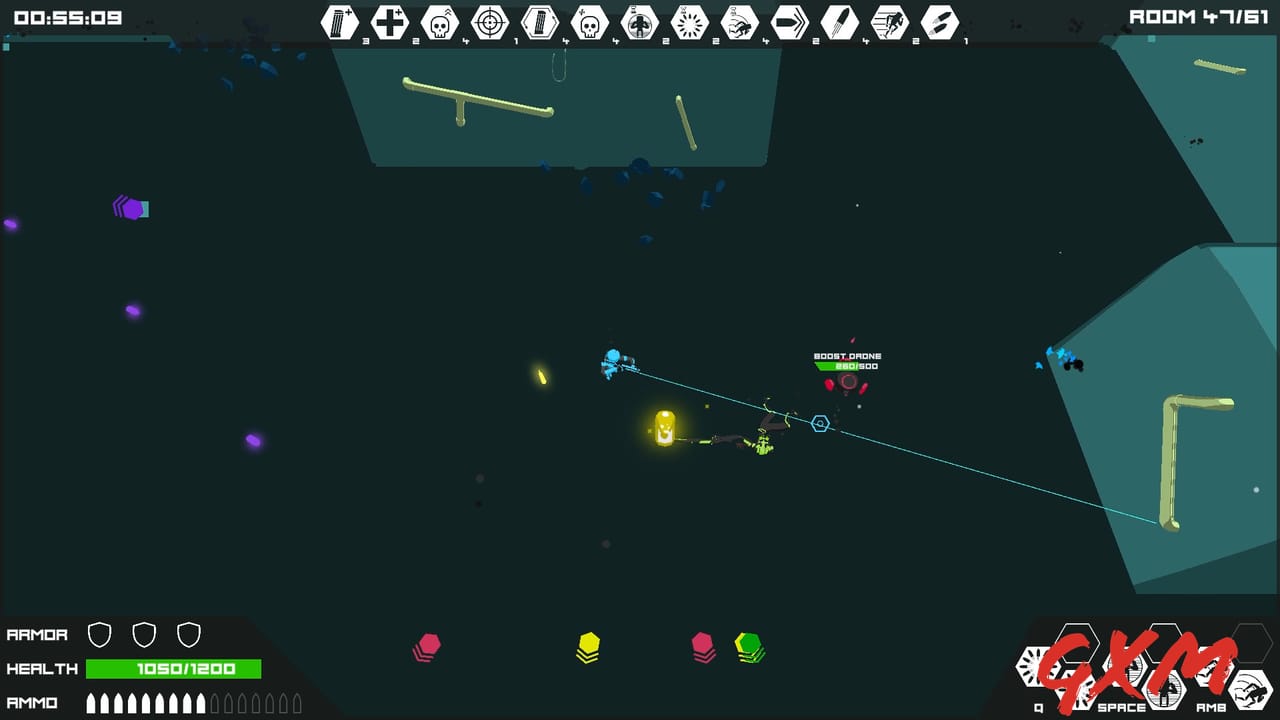Select the skull kill-counter icon
1280x720 pixels.
tap(441, 22)
